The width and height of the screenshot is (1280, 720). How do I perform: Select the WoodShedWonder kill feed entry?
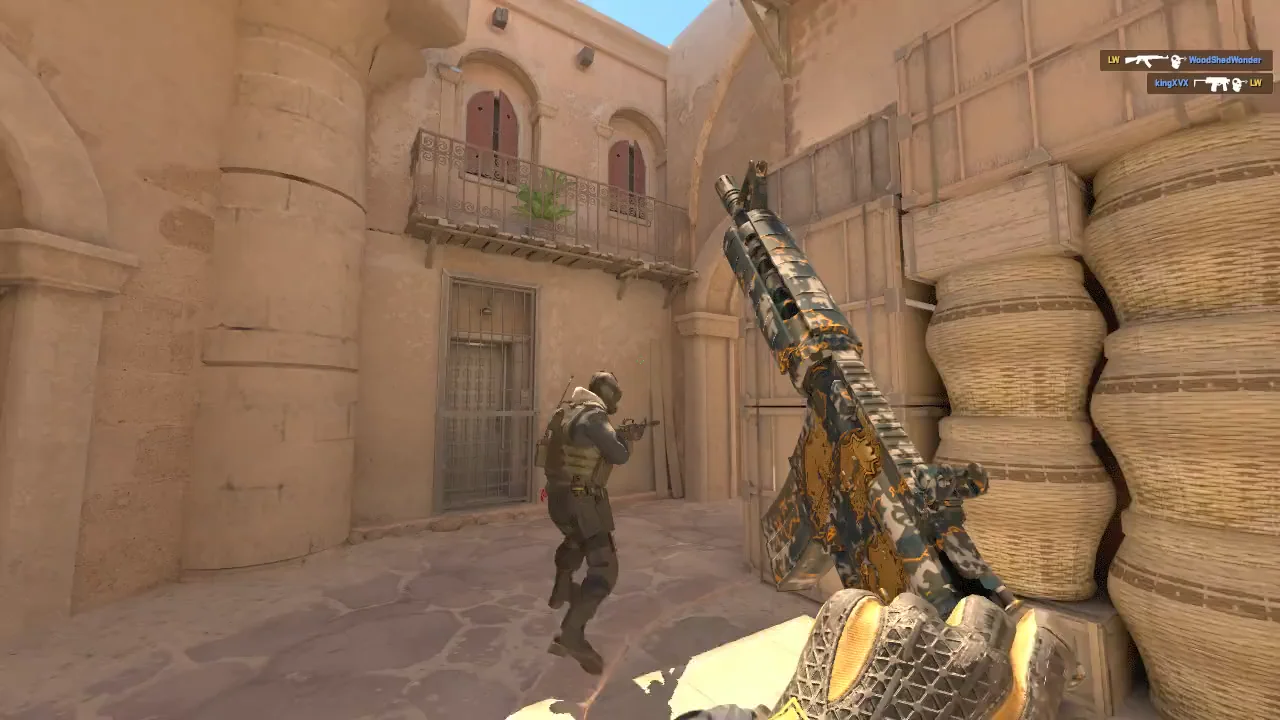point(1185,60)
